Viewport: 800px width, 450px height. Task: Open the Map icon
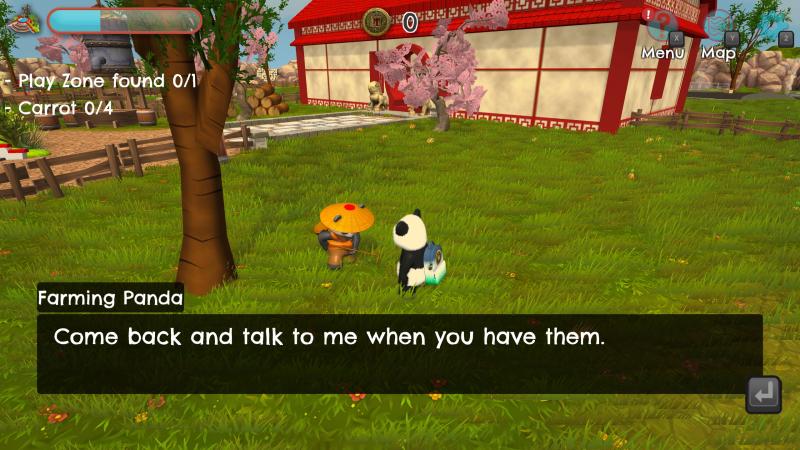[x=718, y=27]
